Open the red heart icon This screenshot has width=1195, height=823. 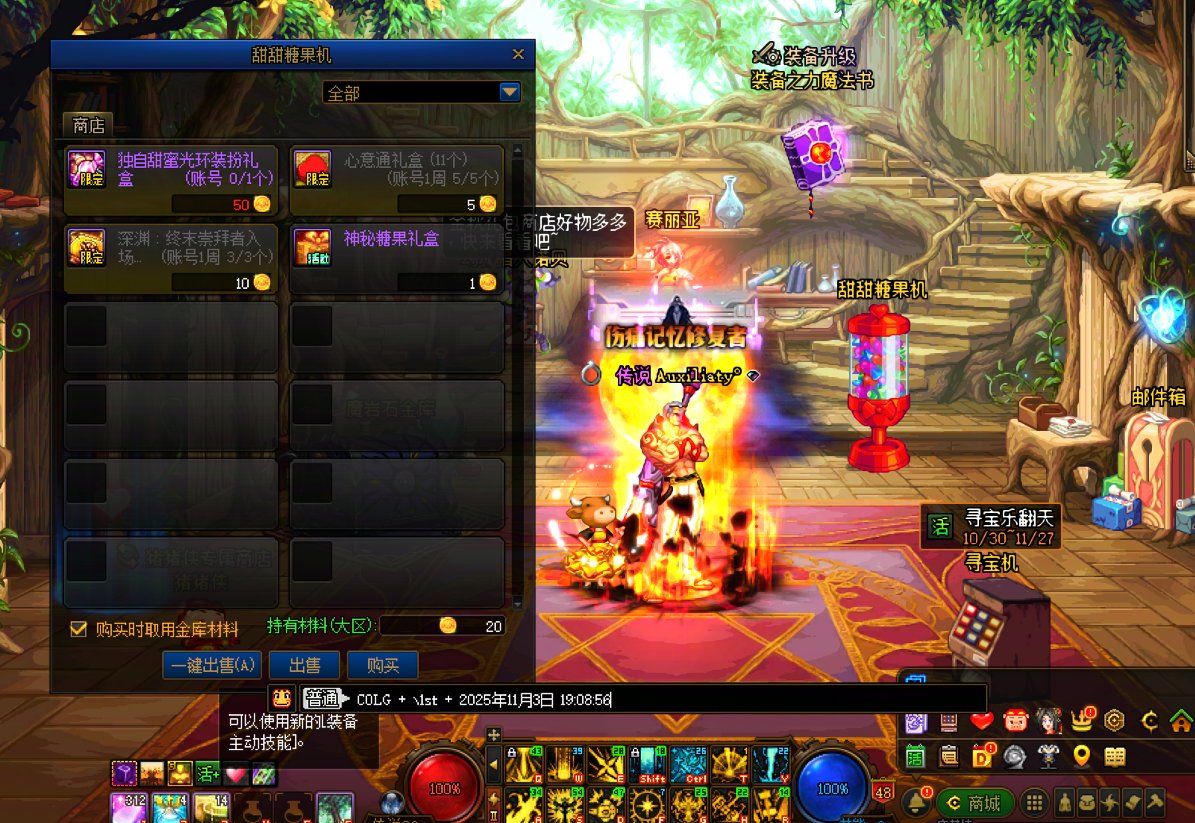click(x=981, y=720)
